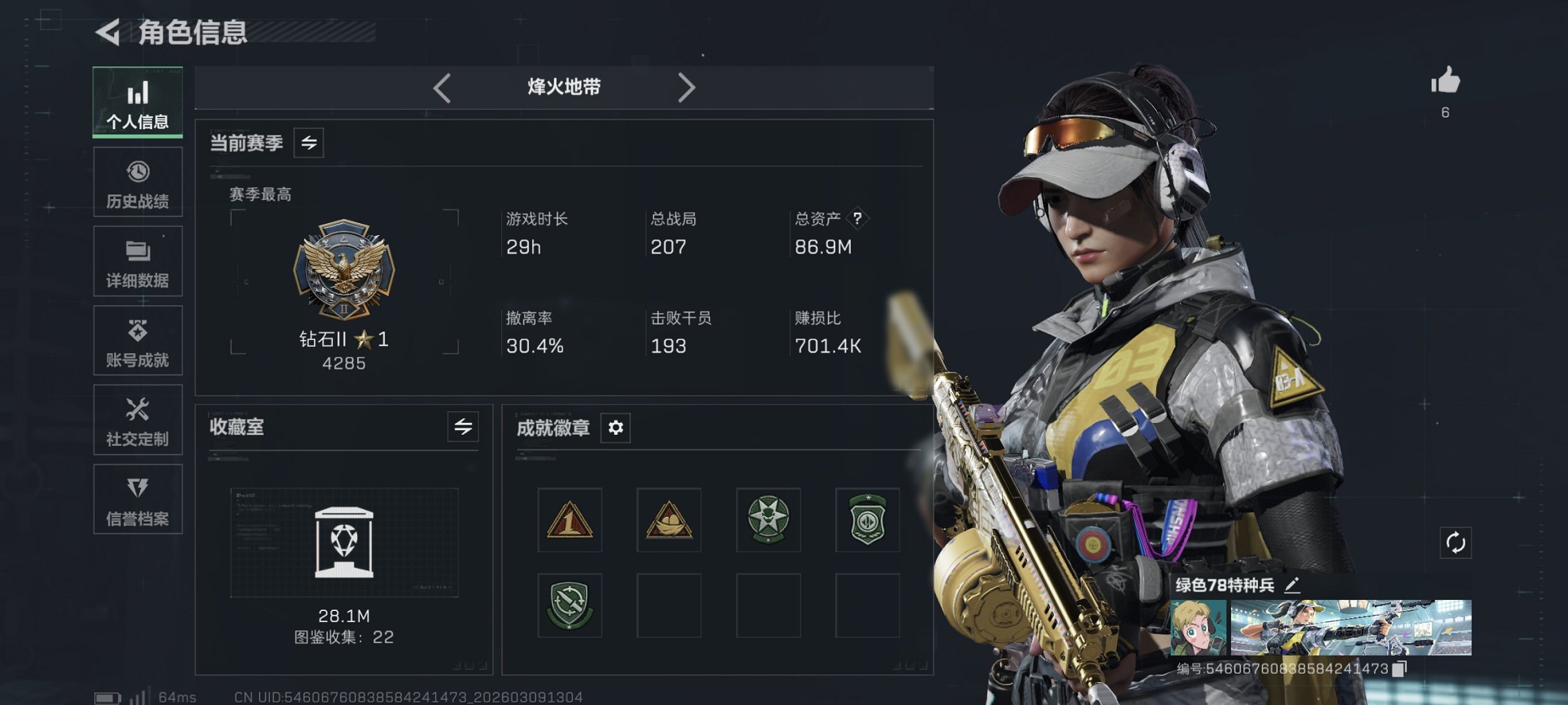
Task: Toggle the 收藏室 display switch icon
Action: pos(462,427)
